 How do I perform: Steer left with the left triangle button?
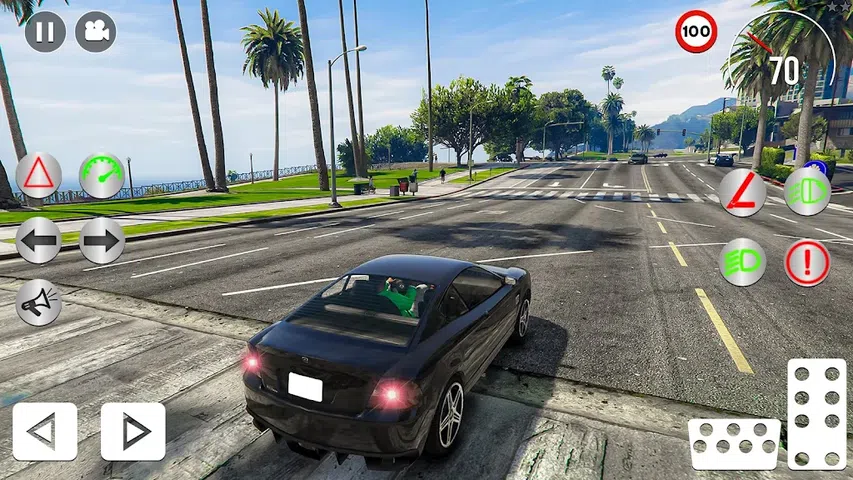[x=44, y=431]
